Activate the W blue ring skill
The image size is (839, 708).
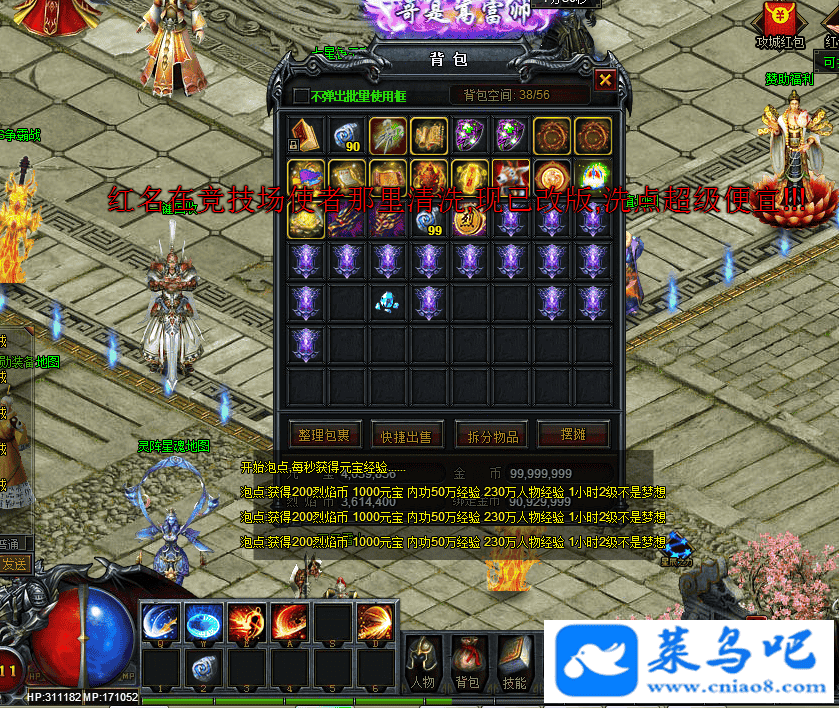[203, 622]
